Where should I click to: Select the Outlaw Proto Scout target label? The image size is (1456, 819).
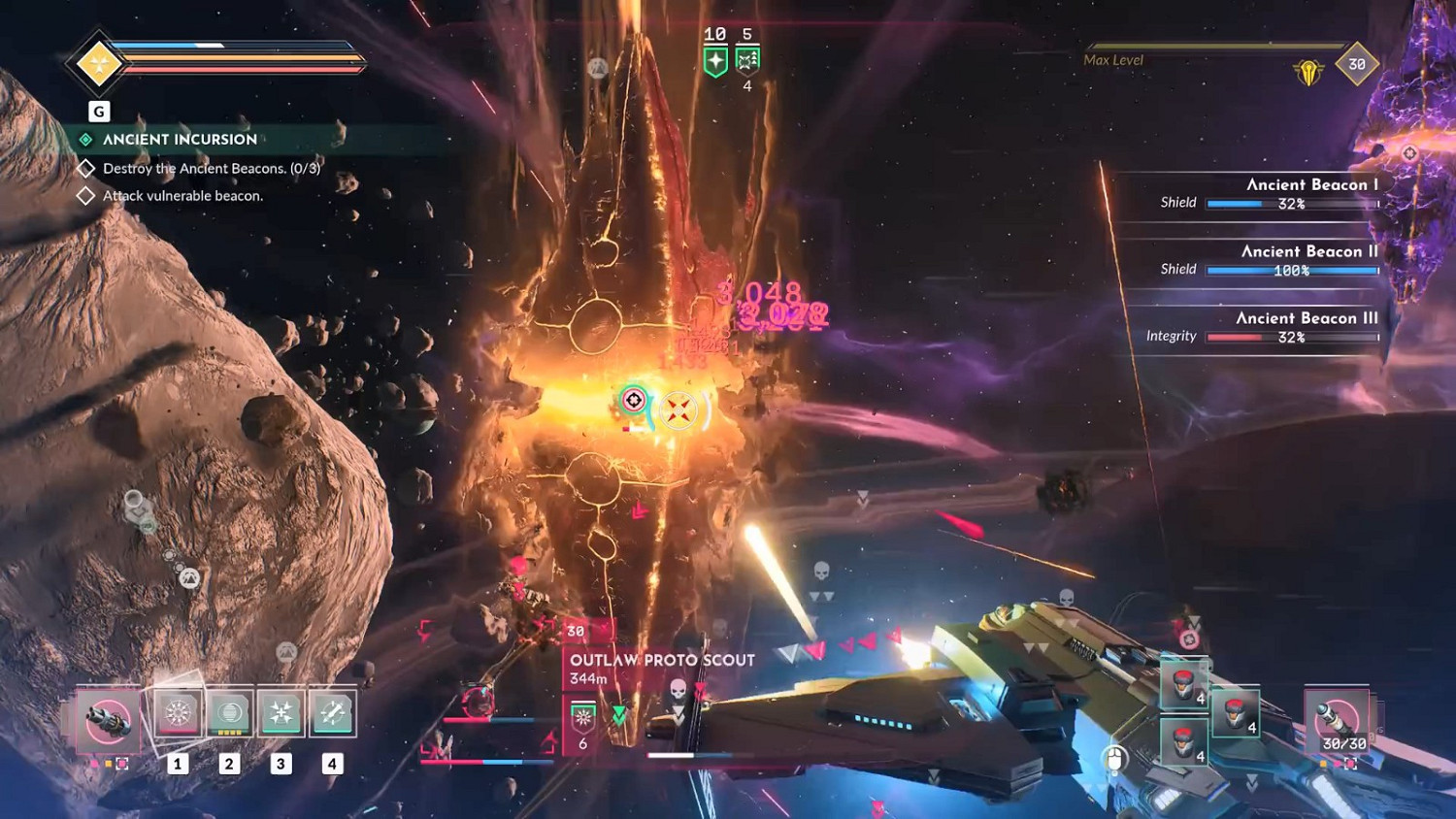tap(662, 660)
